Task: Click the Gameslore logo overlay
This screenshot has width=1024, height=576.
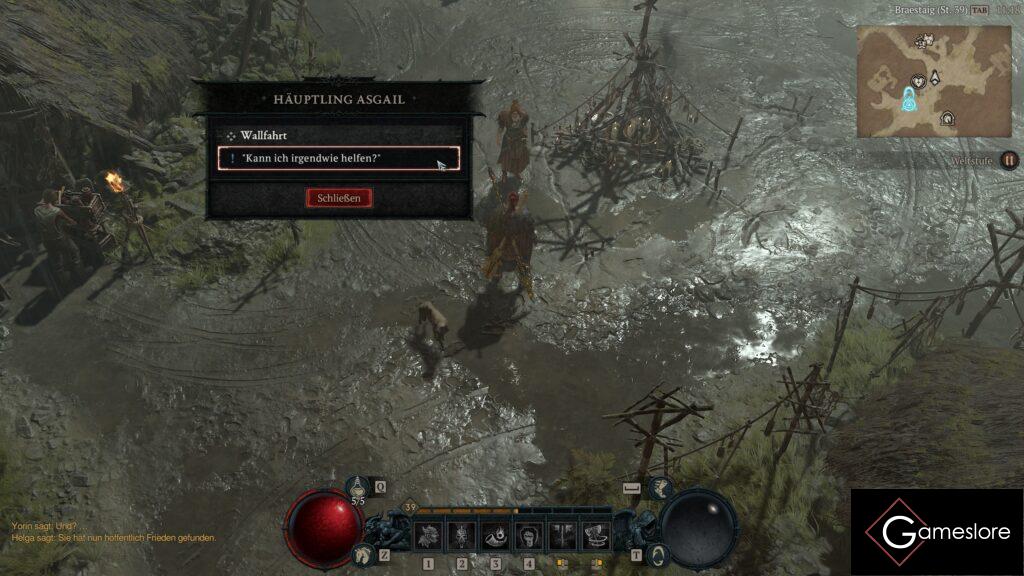Action: click(x=937, y=532)
